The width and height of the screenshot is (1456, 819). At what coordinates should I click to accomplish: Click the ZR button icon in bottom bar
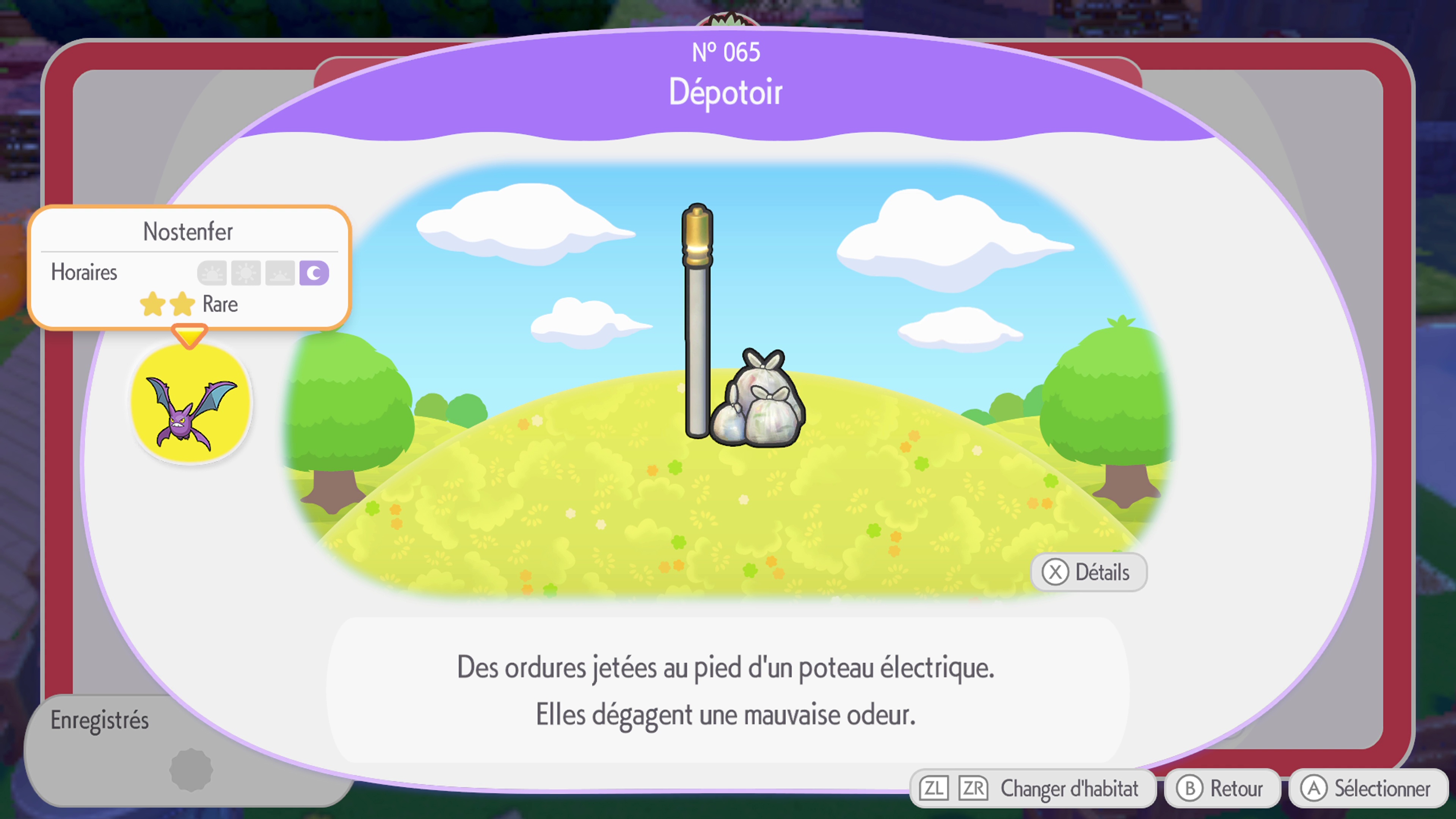click(x=974, y=788)
